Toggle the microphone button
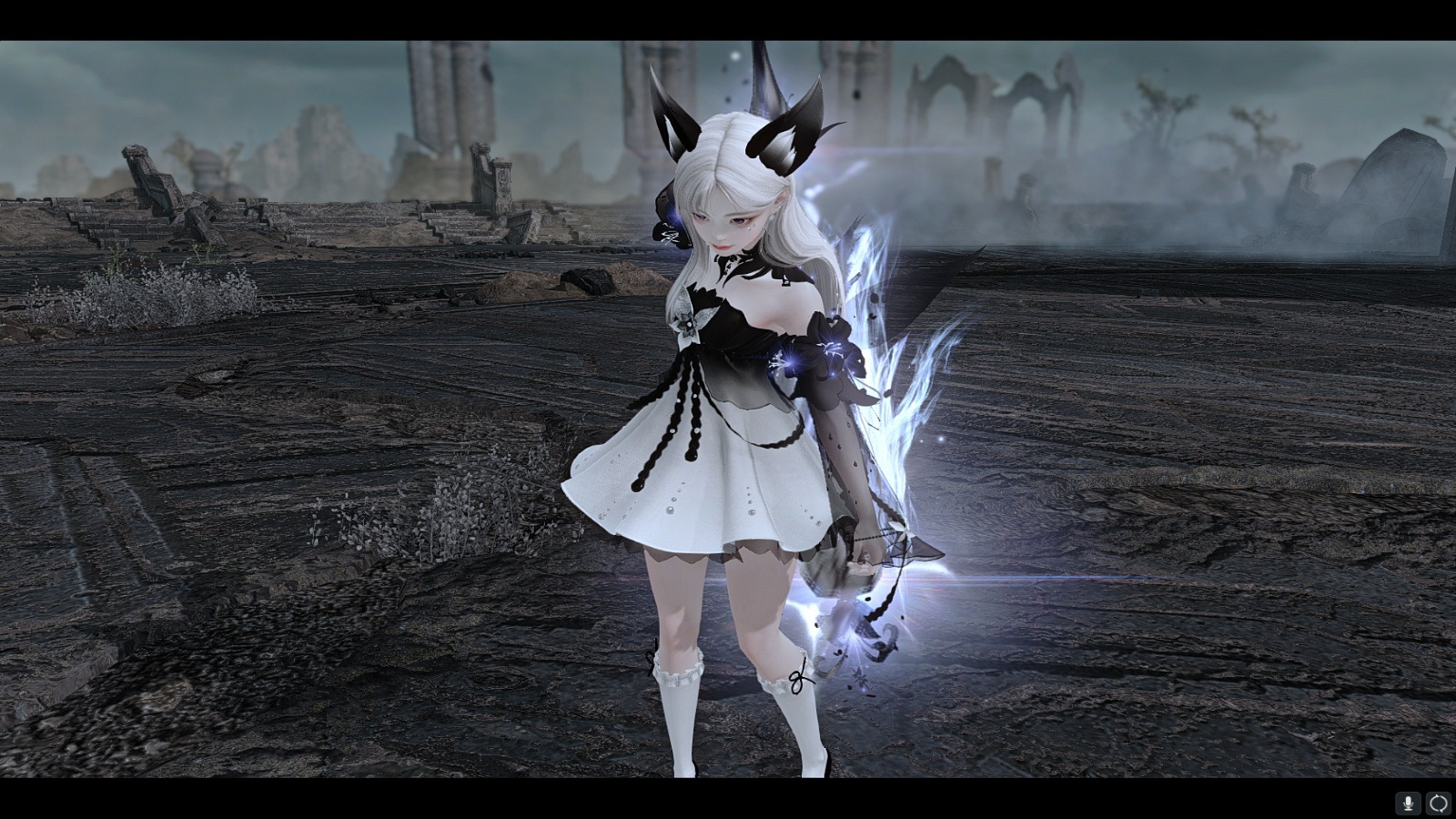 pyautogui.click(x=1408, y=803)
